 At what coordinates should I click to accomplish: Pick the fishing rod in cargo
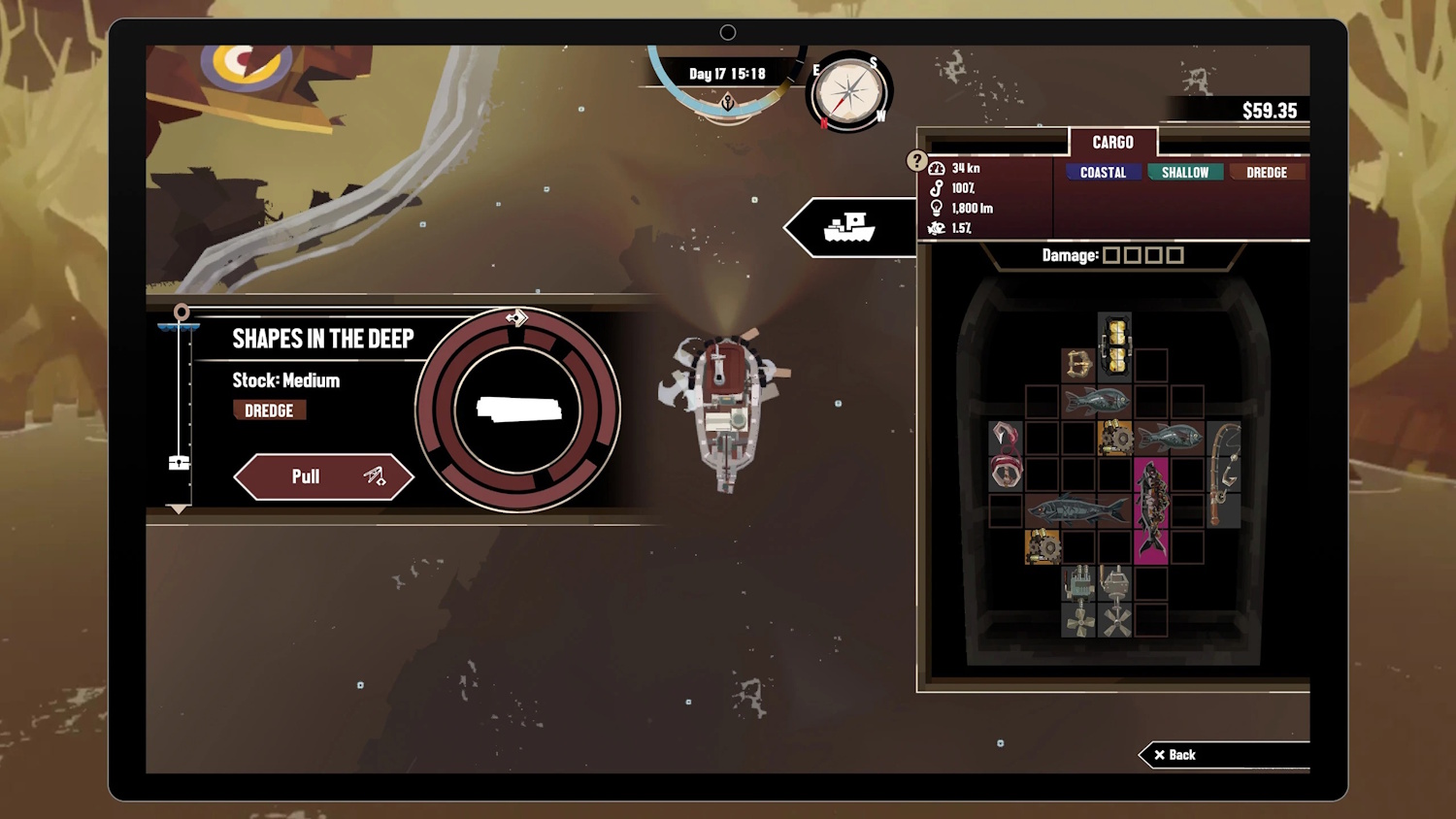(x=1224, y=474)
